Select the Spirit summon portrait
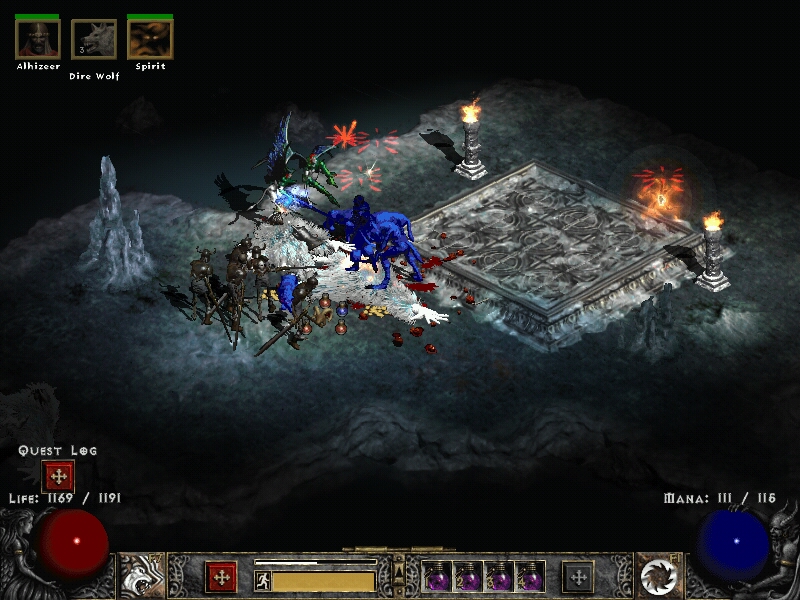 (150, 39)
